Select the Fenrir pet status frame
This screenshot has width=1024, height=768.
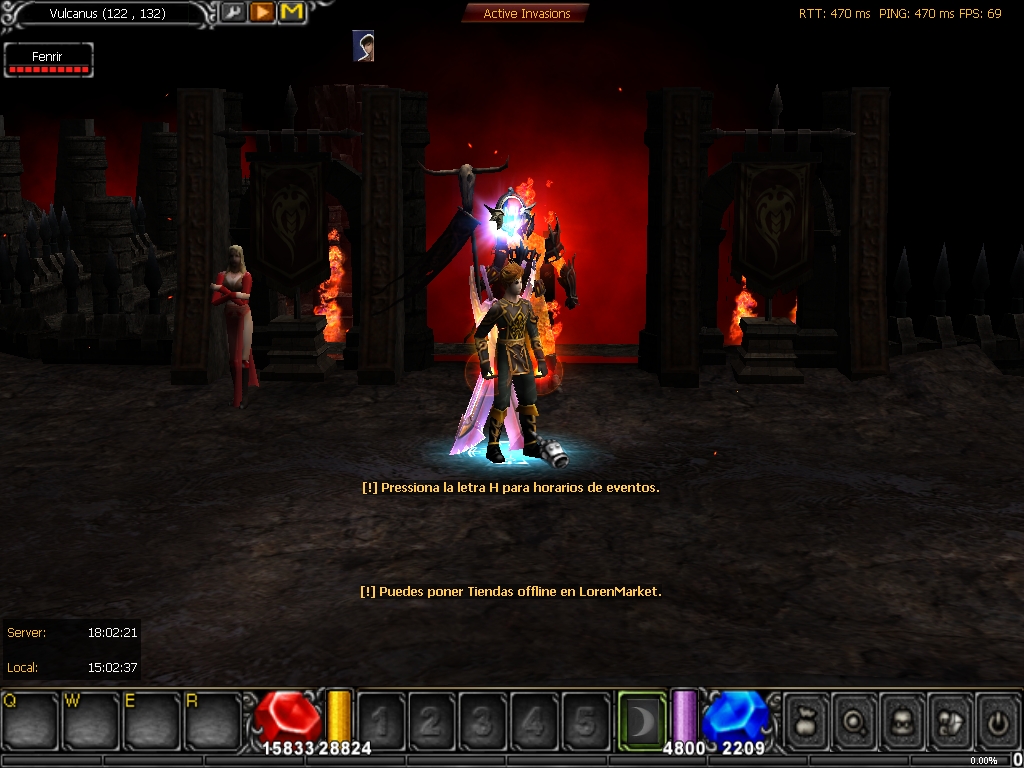(48, 60)
